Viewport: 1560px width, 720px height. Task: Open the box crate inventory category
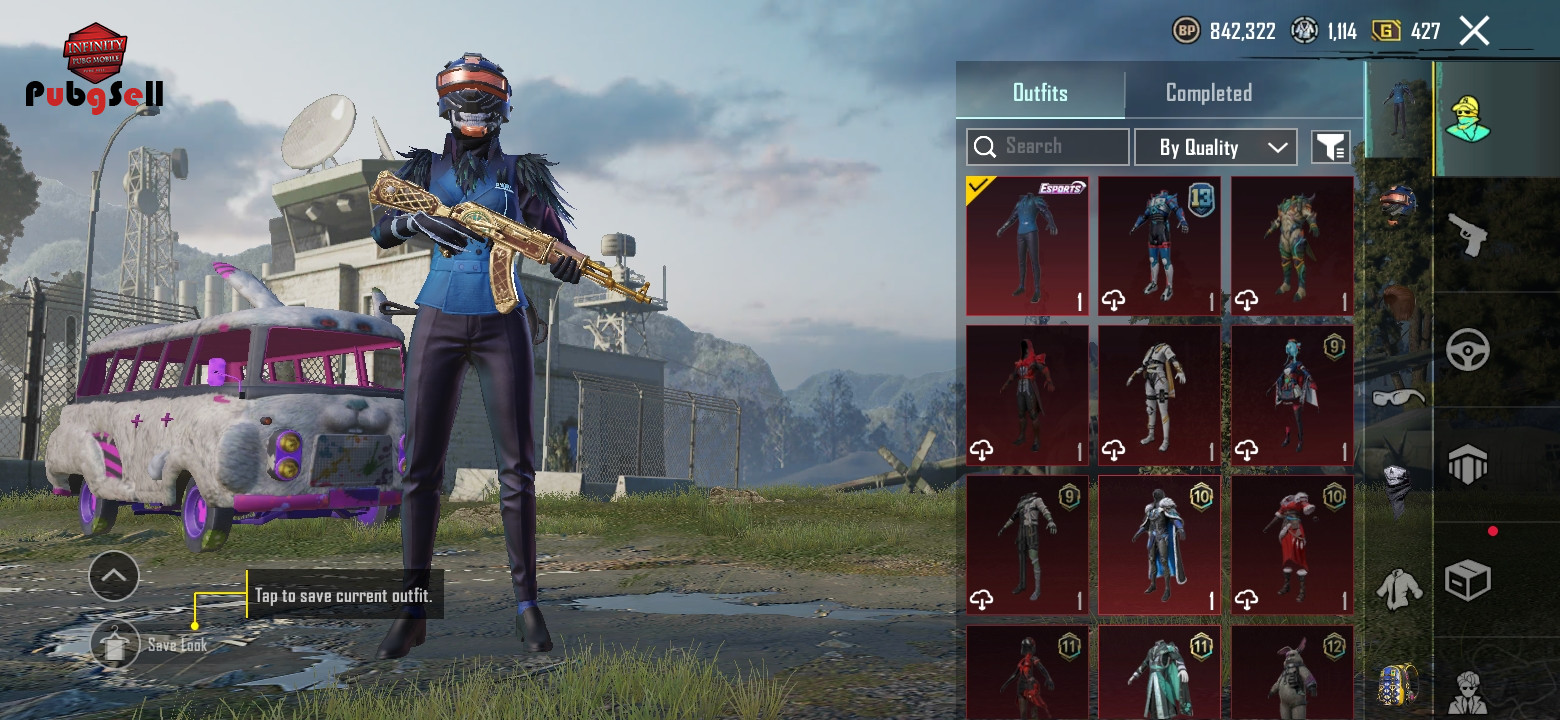[x=1468, y=580]
